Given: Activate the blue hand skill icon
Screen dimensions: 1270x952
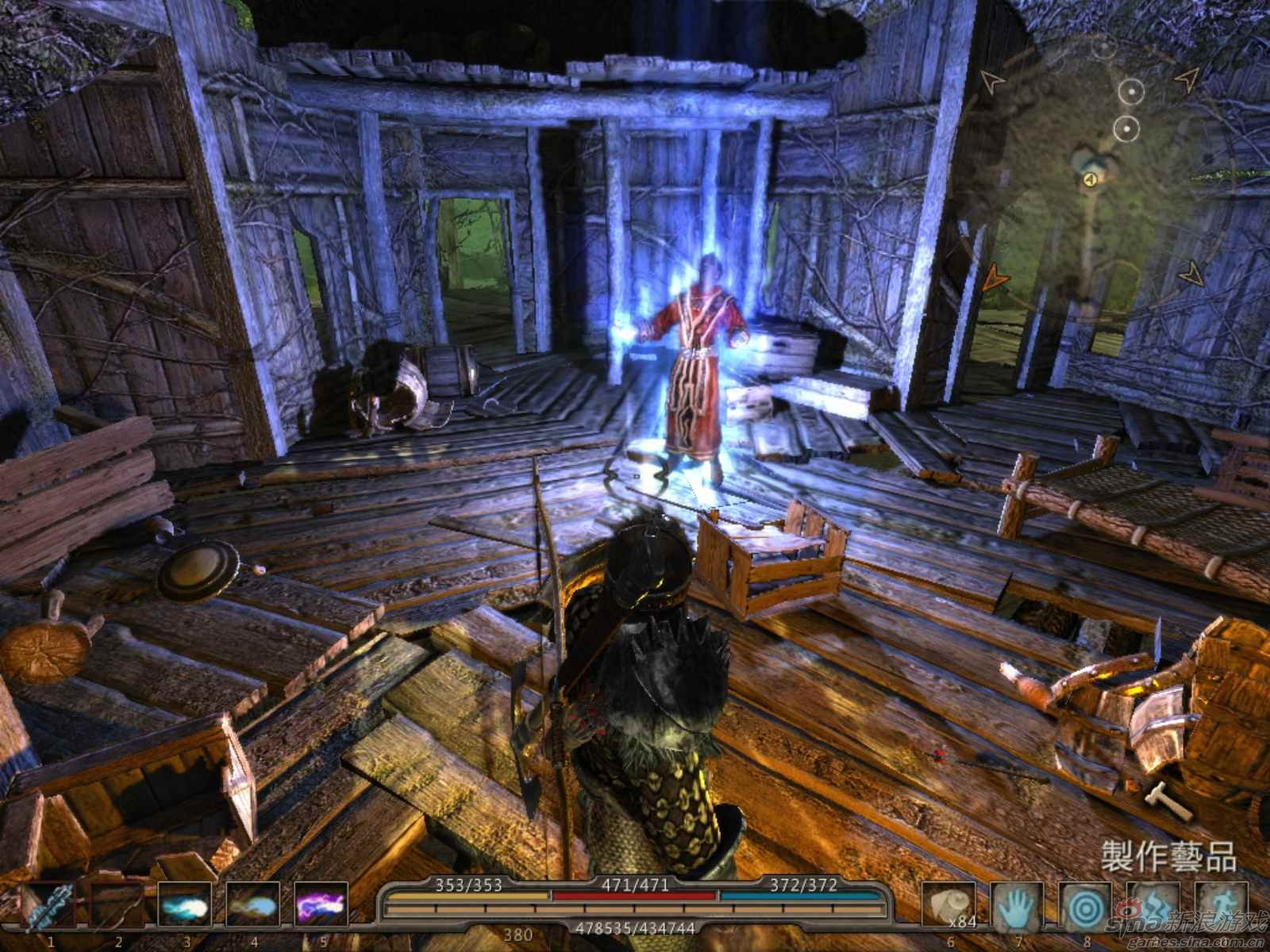Looking at the screenshot, I should [x=1017, y=904].
